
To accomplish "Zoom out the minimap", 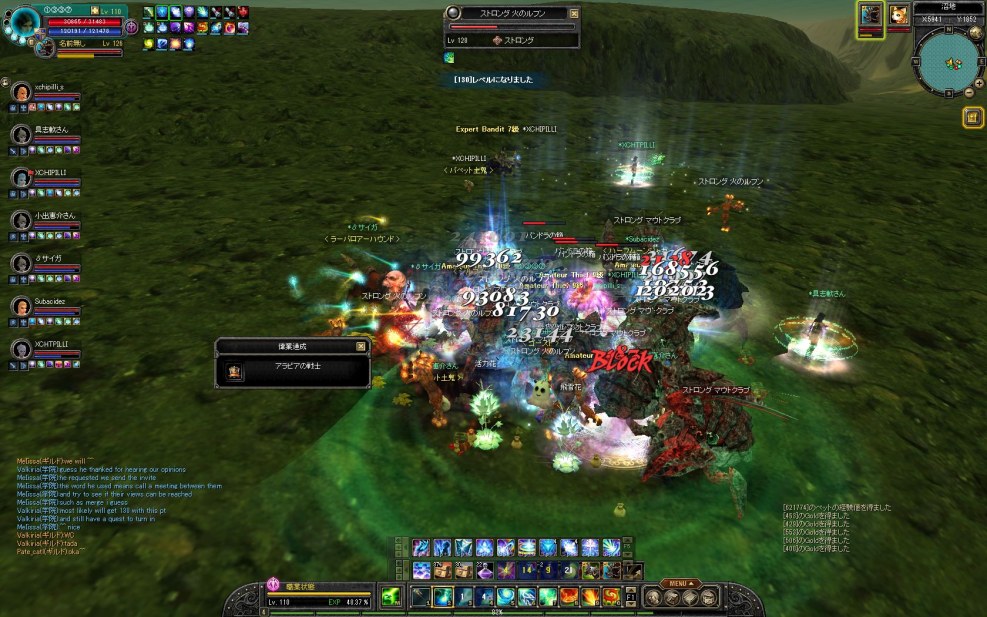I will click(x=968, y=92).
